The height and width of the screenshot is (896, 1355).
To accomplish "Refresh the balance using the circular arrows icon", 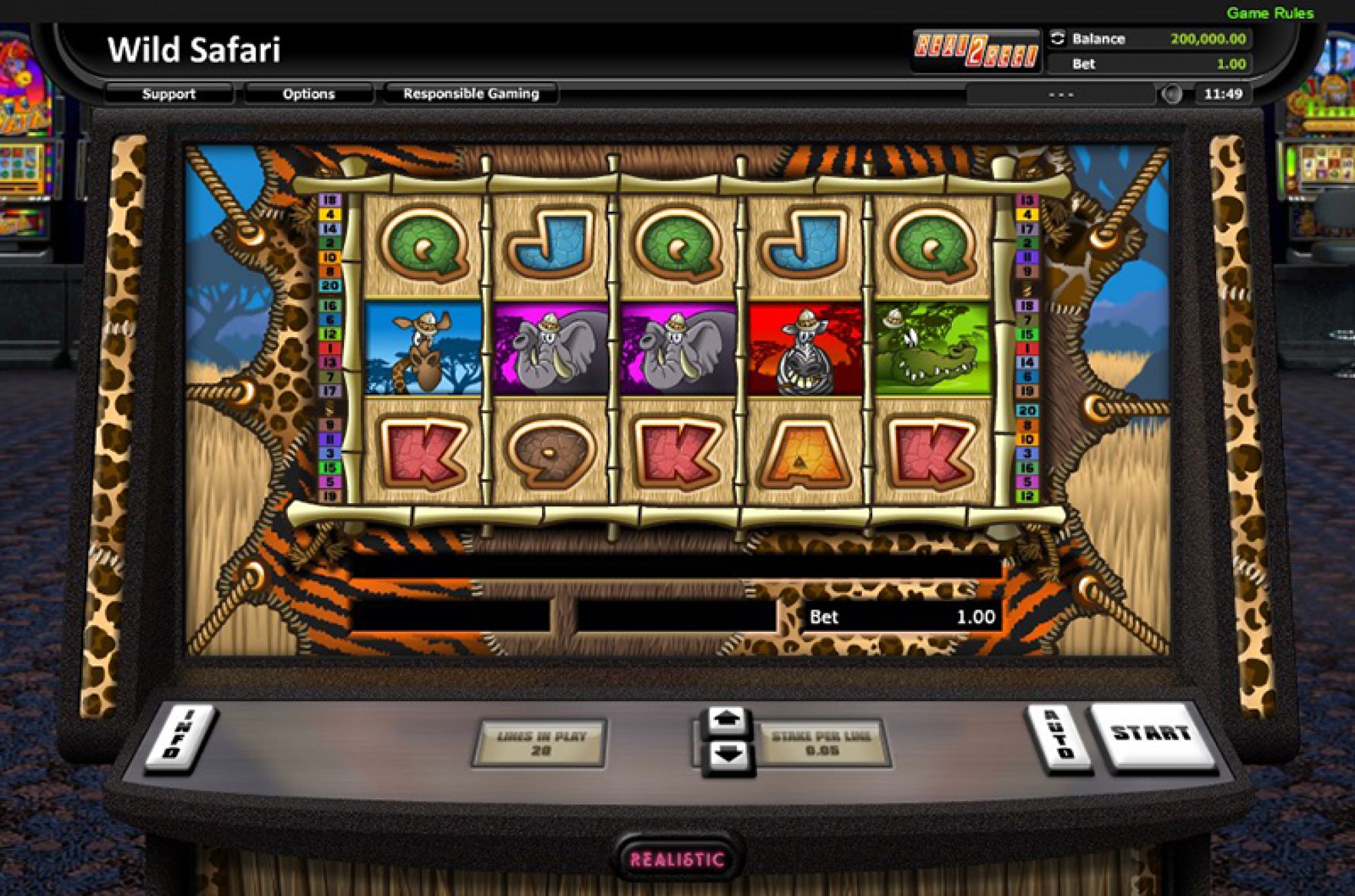I will pos(1057,39).
